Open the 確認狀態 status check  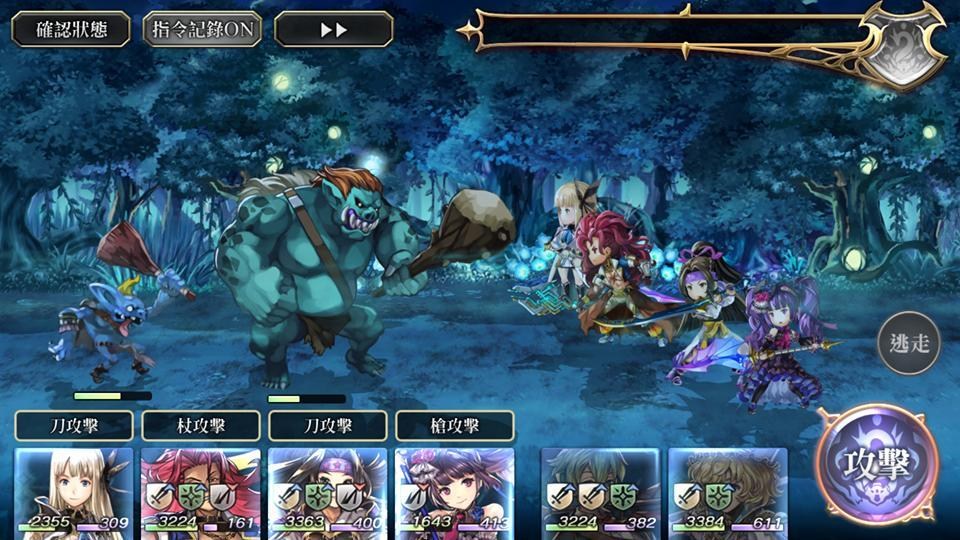tap(70, 29)
